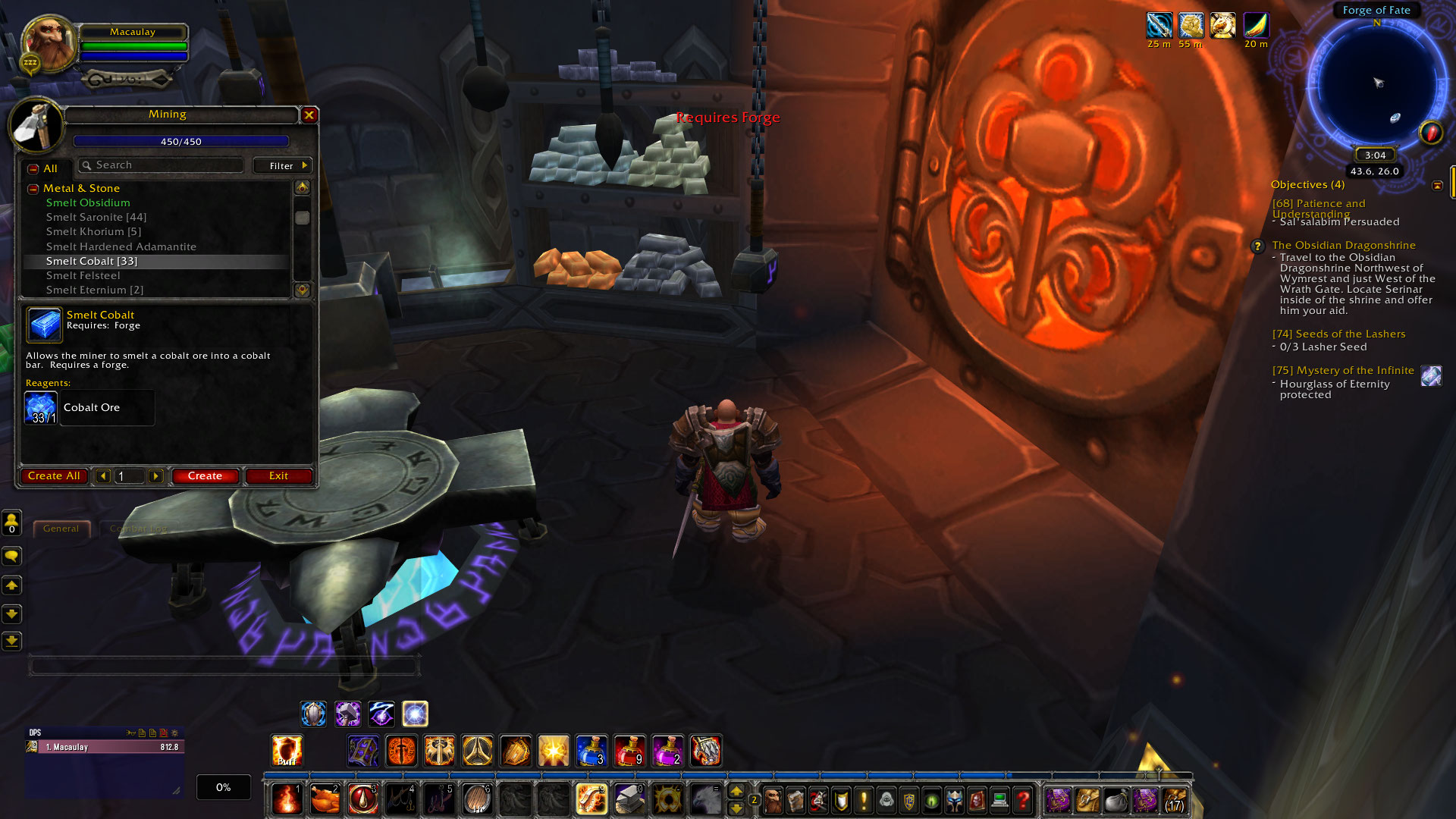Click the 450/450 Mining skill progress bar
Screen dimensions: 1456x819
[x=180, y=141]
